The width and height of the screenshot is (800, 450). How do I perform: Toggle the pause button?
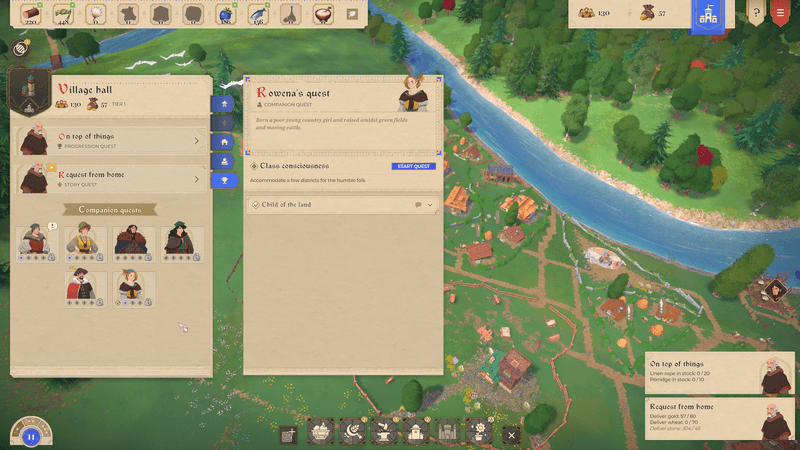30,436
